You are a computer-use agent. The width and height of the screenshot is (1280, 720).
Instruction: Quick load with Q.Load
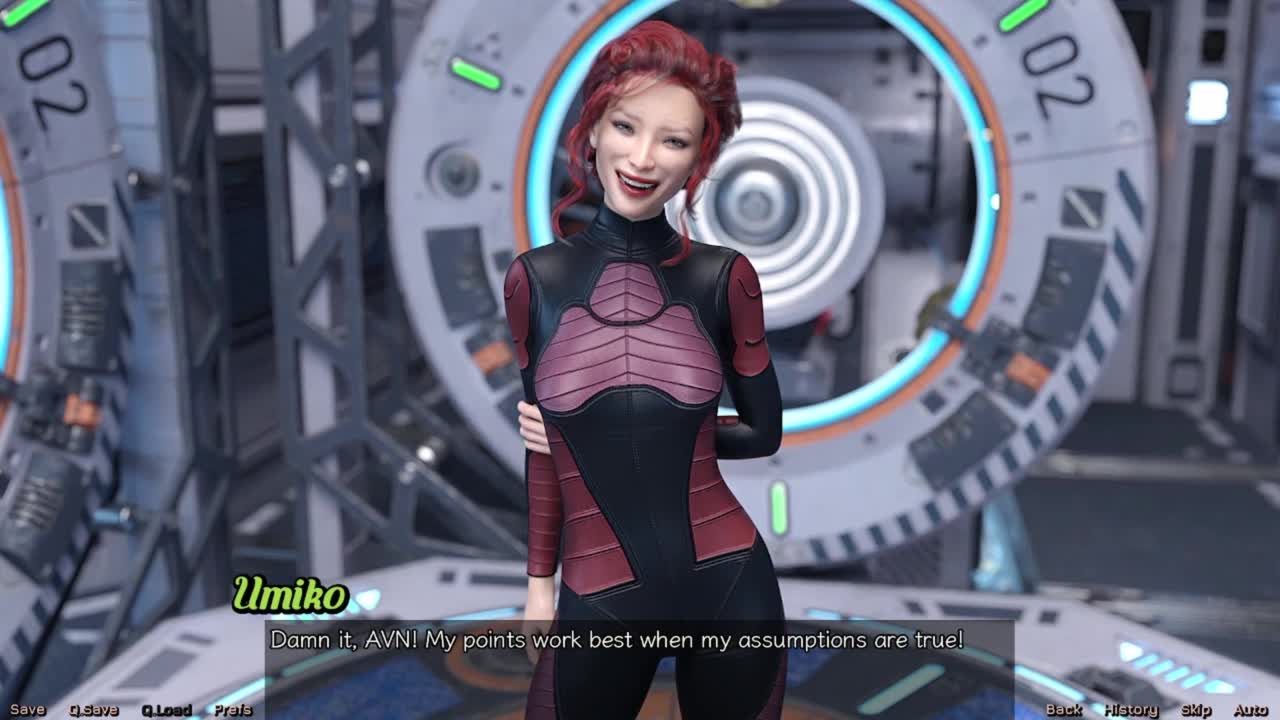(166, 710)
